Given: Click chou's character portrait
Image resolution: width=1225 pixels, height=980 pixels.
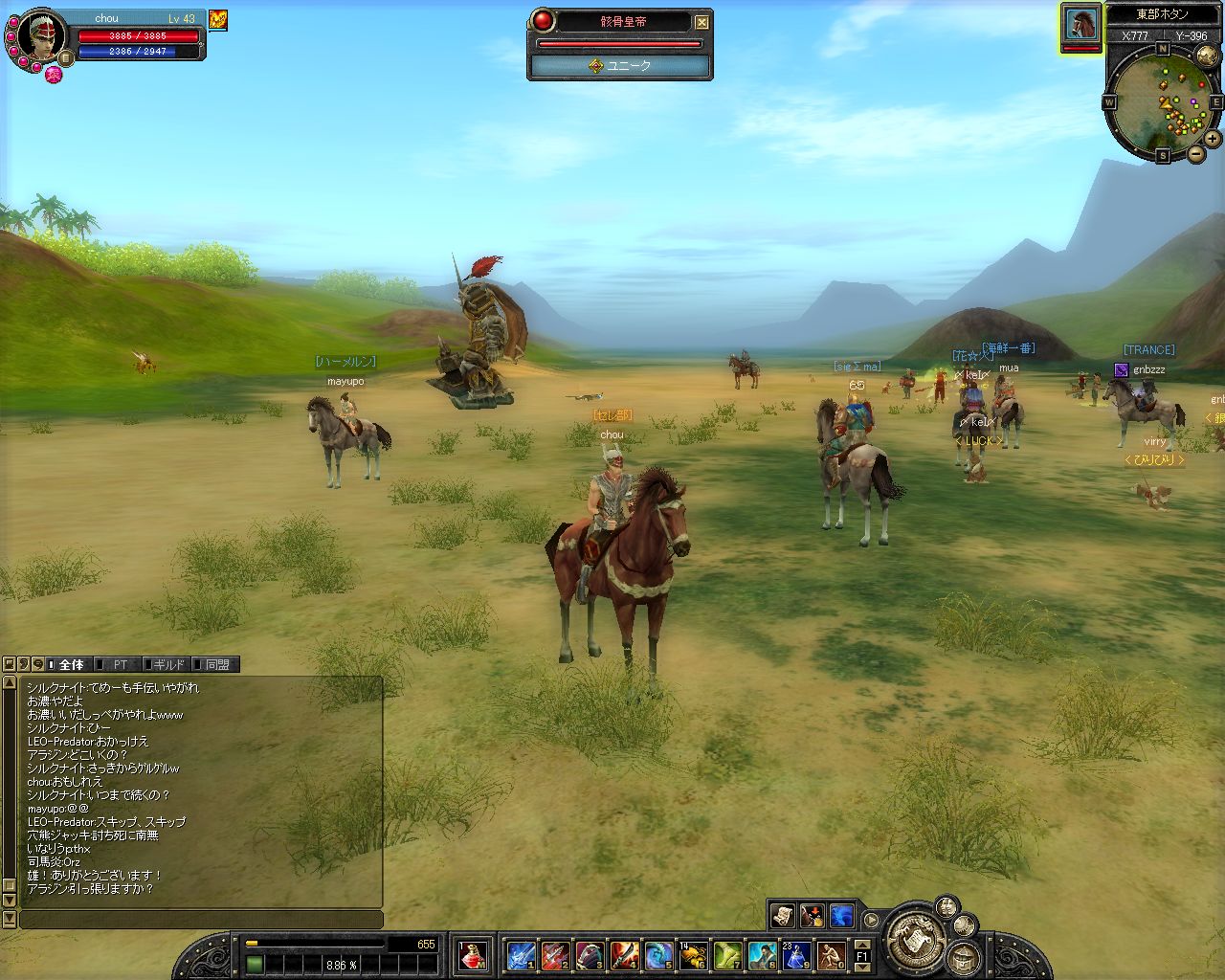Looking at the screenshot, I should (41, 36).
